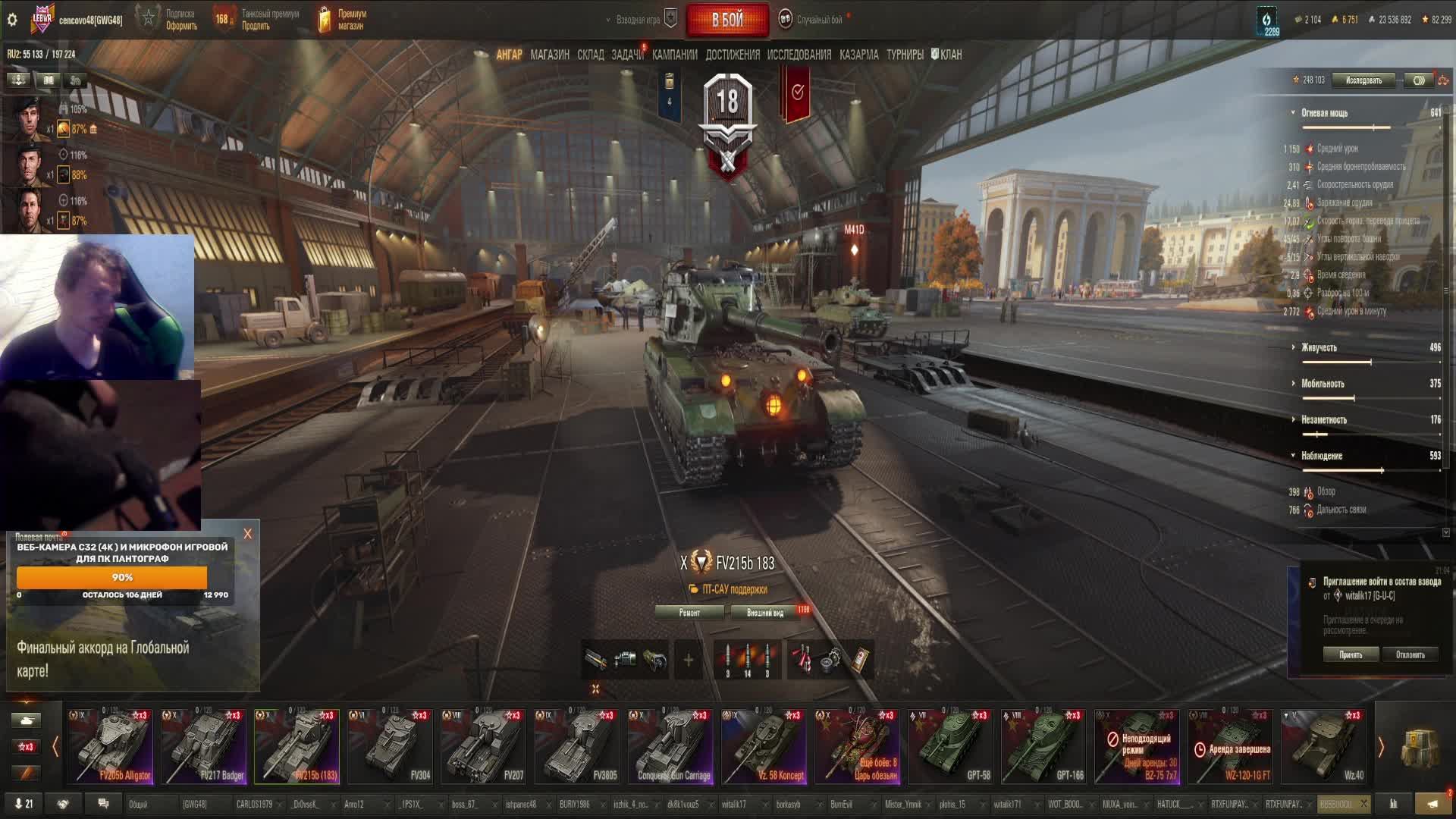The image size is (1456, 819).
Task: Select the Conqueror Gun Carriage tank
Action: coord(672,746)
